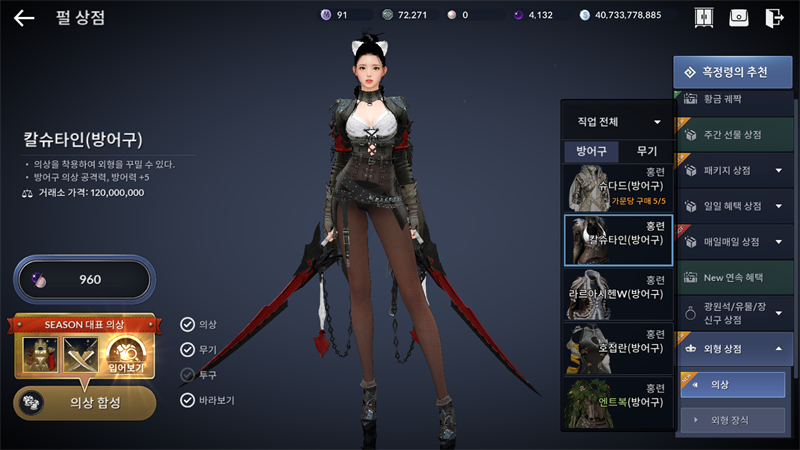This screenshot has height=450, width=800.
Task: Choose the 라르아시헨W(방어구) outfit
Action: point(617,294)
